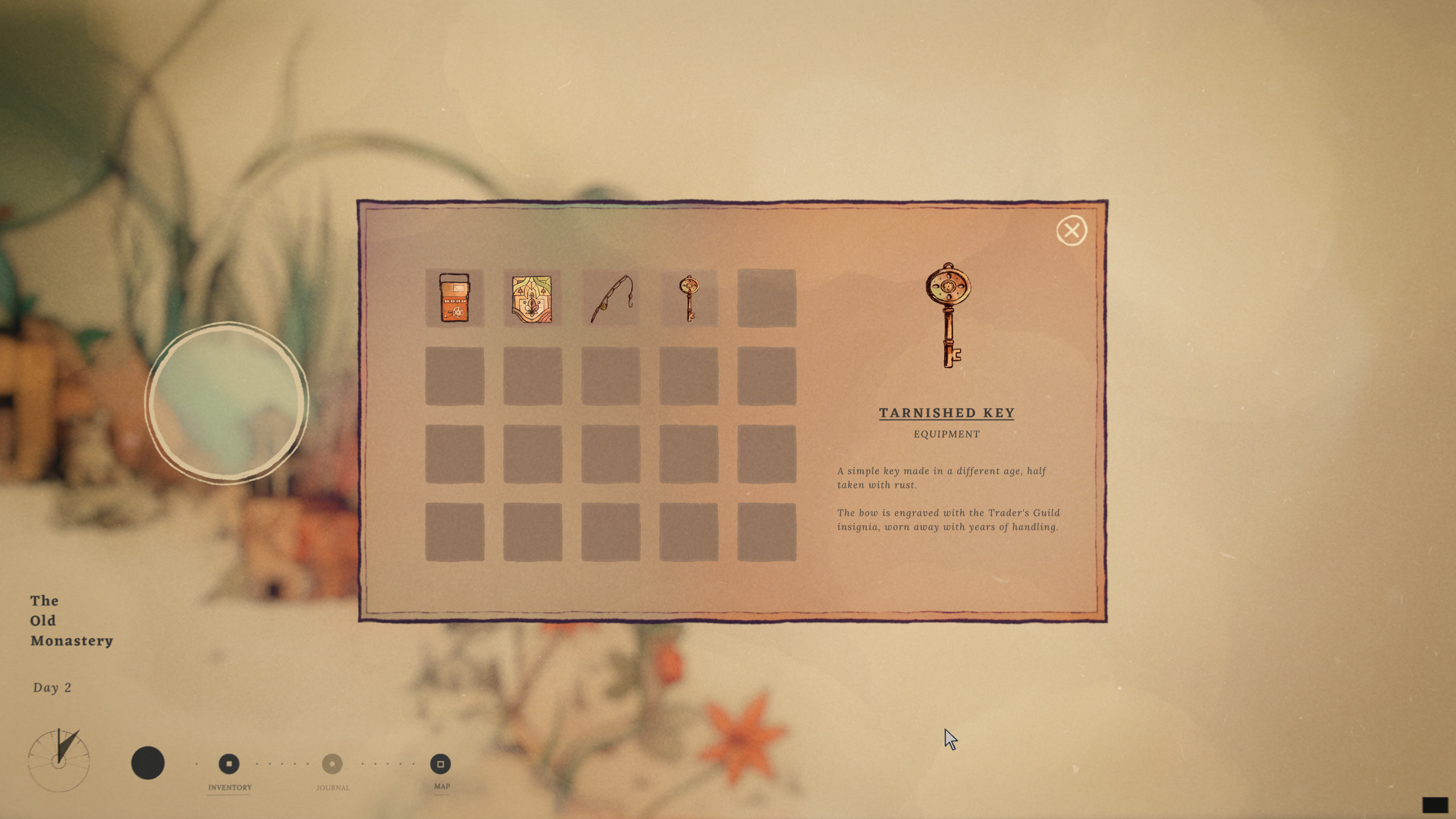Open the Map tab
1456x819 pixels.
coord(440,764)
